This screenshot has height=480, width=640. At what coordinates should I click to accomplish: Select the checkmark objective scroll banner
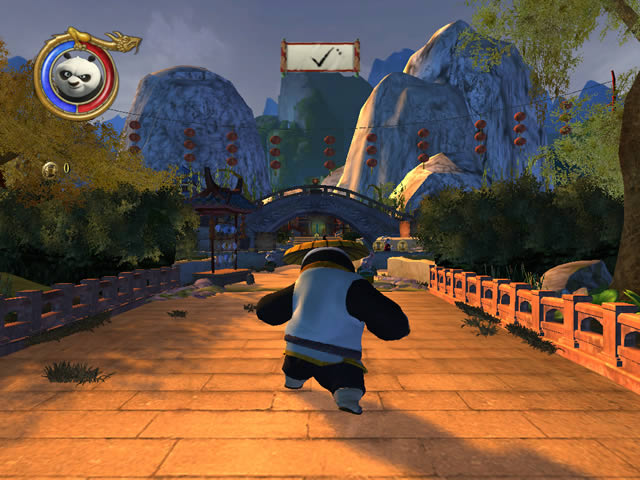coord(320,57)
